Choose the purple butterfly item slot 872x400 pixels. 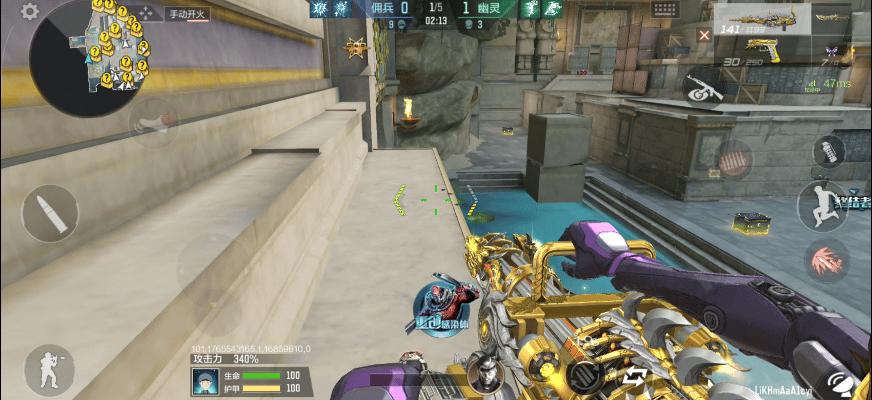point(830,50)
